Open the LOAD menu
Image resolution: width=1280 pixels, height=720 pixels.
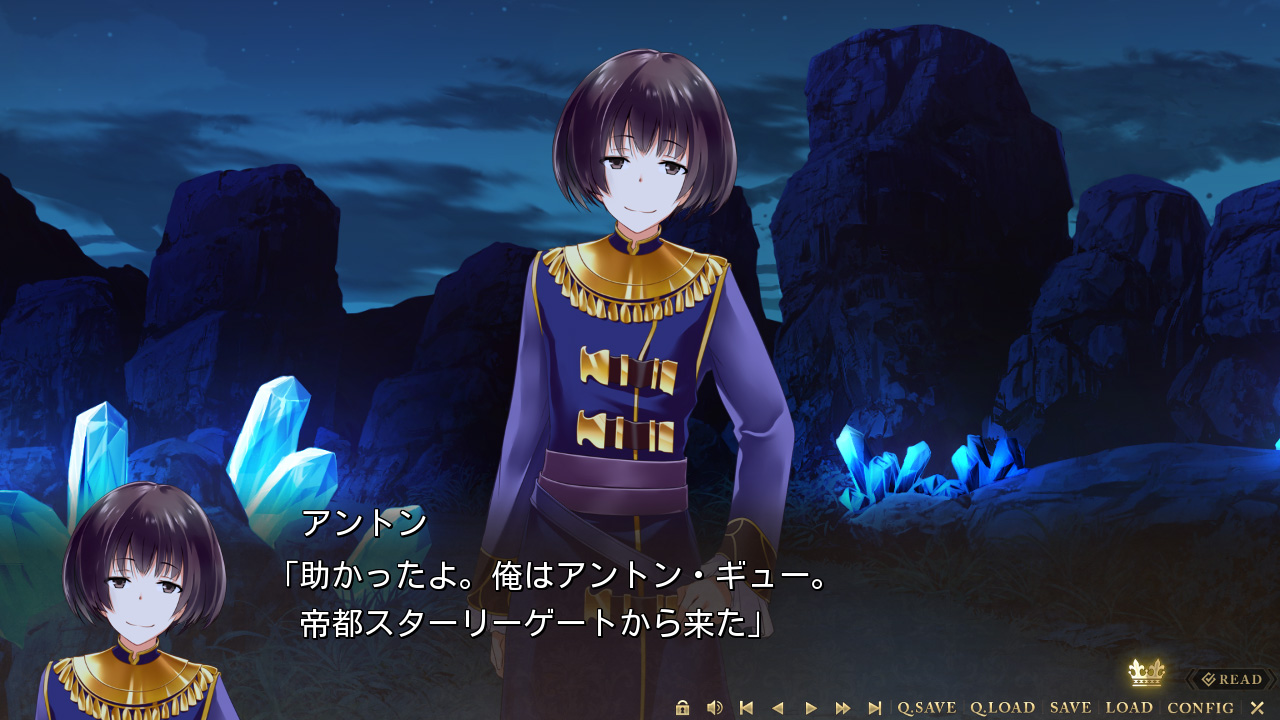tap(1129, 708)
